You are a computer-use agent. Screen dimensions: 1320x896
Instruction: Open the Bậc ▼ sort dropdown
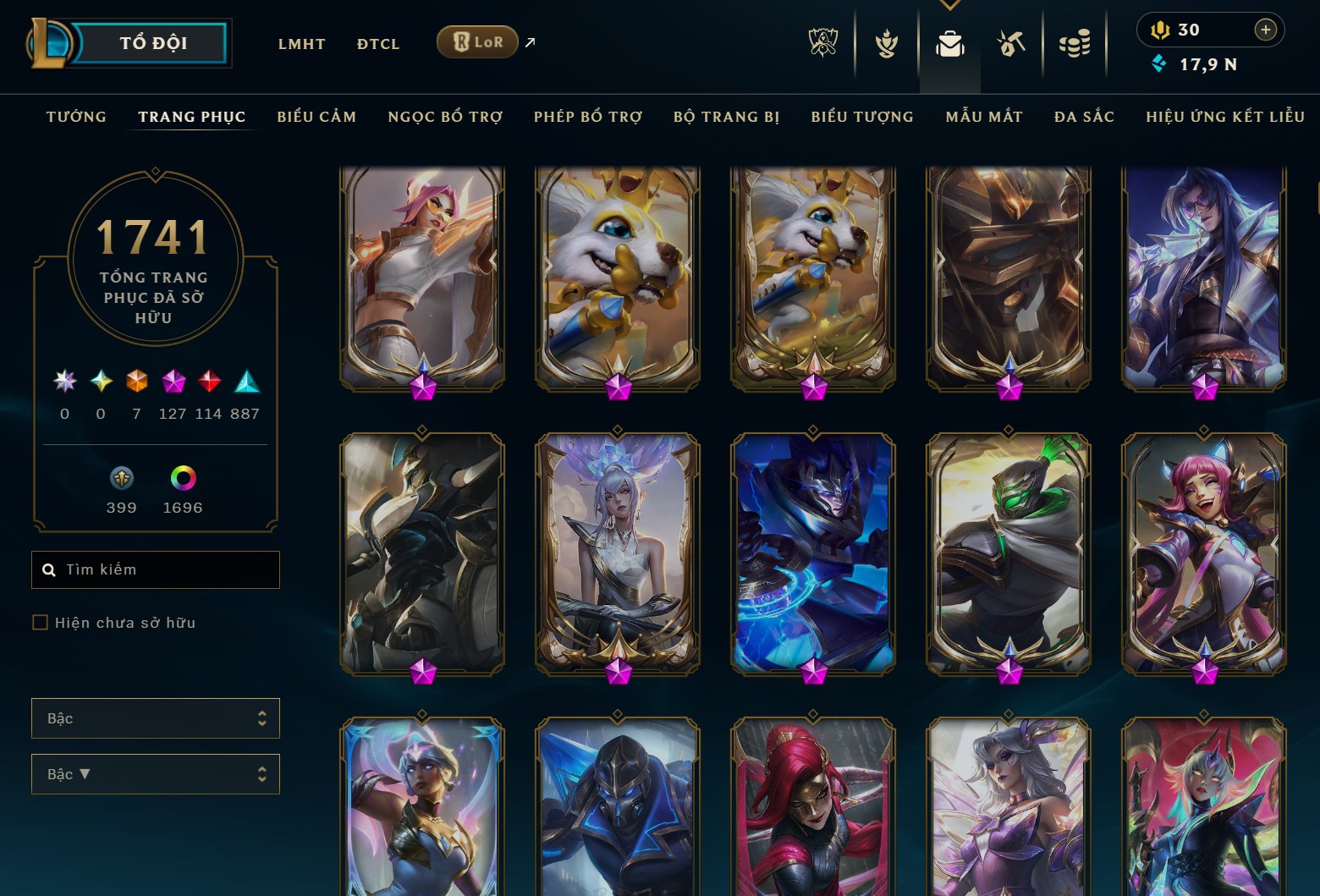(155, 773)
